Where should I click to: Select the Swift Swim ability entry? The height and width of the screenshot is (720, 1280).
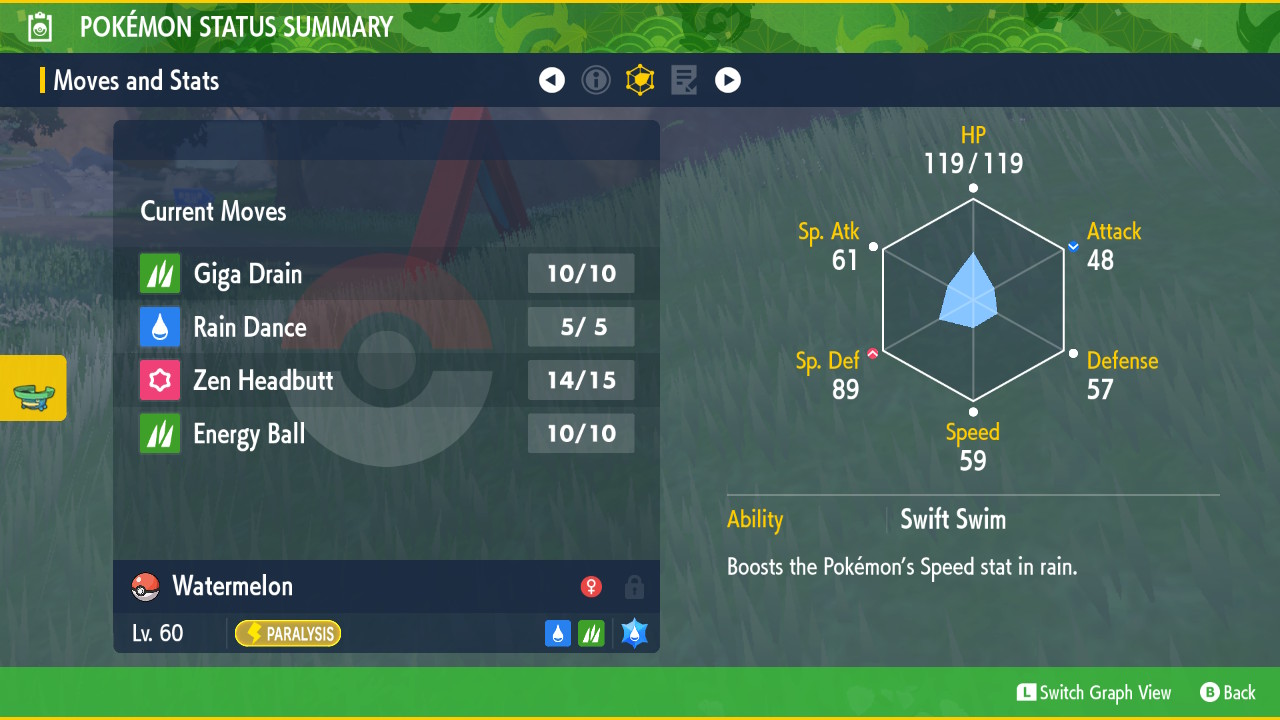[952, 520]
